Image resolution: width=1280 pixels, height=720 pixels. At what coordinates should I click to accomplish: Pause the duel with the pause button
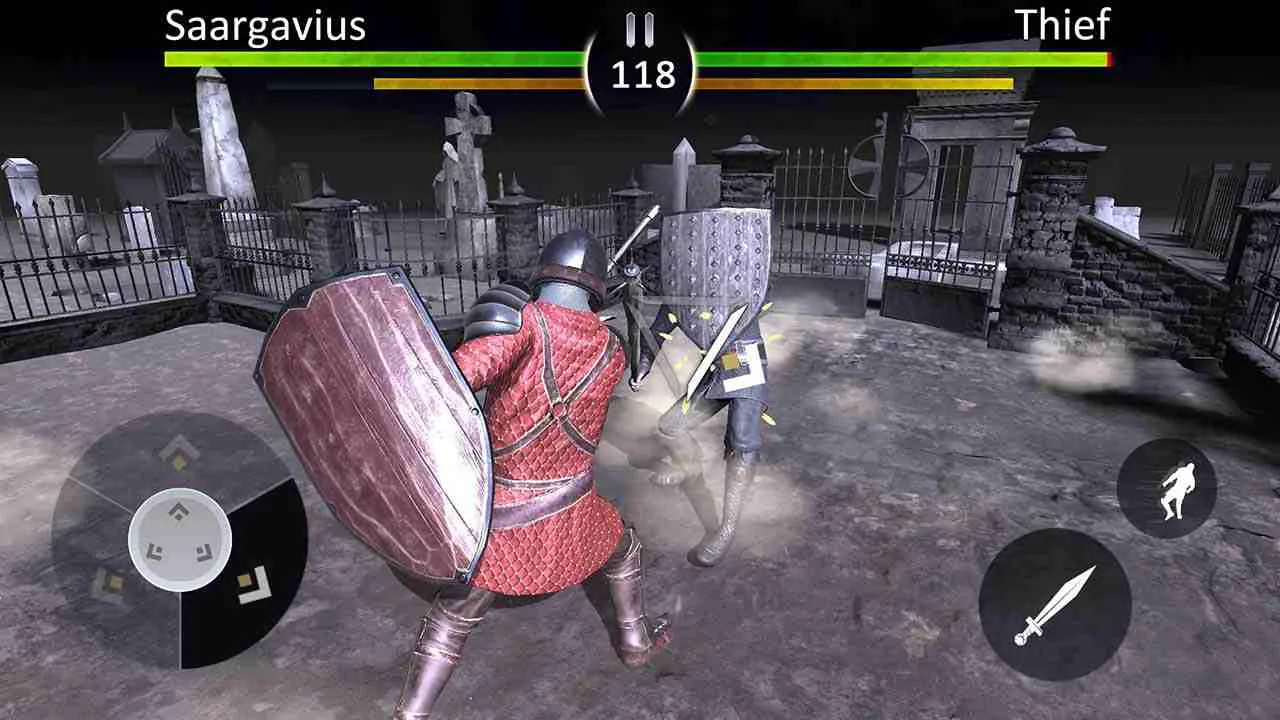pos(640,30)
